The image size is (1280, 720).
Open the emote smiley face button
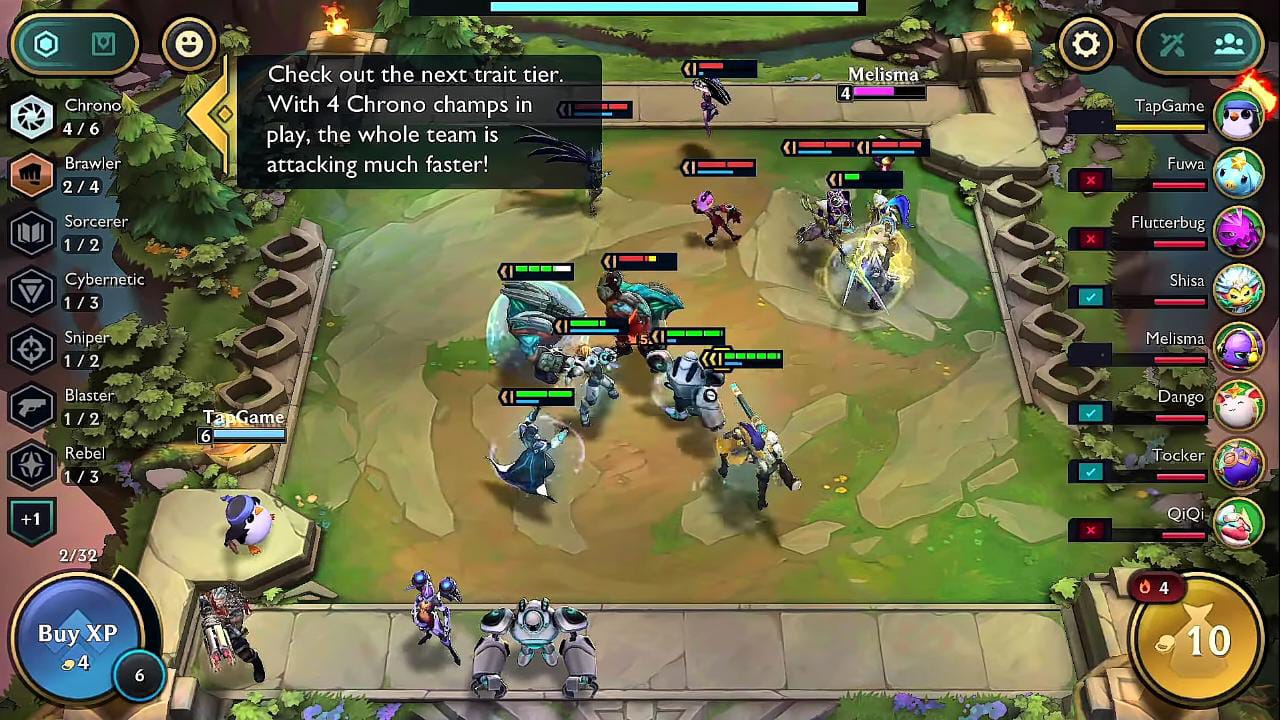coord(188,44)
